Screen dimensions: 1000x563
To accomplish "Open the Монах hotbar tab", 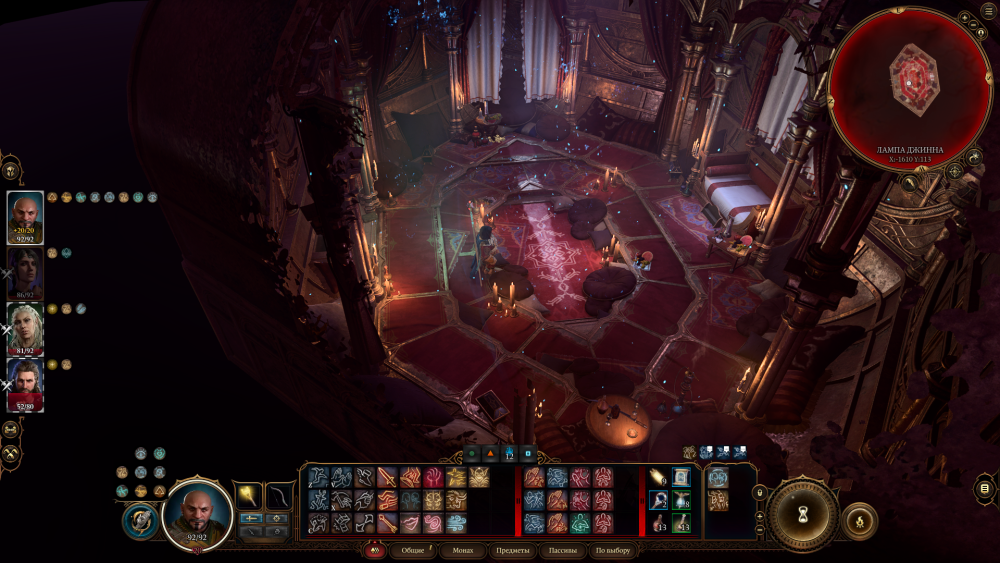I will 463,550.
